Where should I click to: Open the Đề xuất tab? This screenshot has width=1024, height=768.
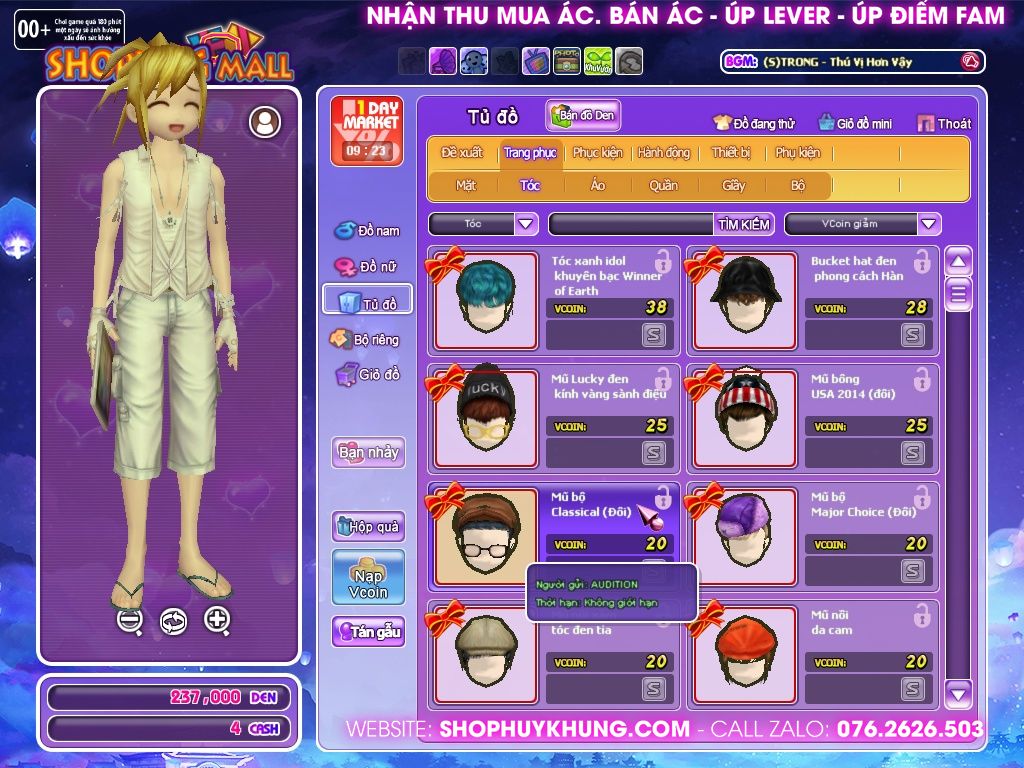461,153
